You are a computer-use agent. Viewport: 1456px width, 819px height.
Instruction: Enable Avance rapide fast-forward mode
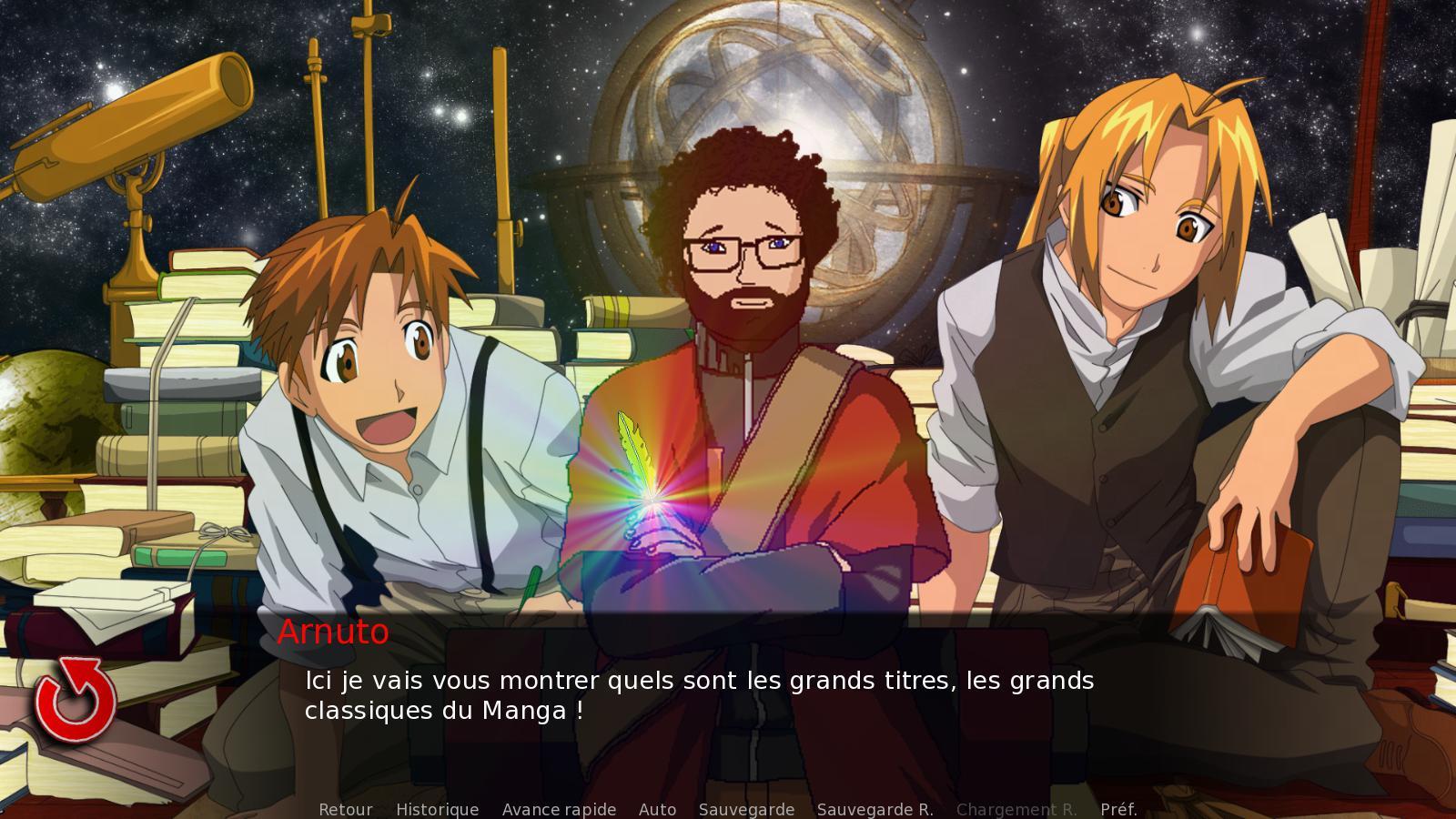tap(559, 808)
